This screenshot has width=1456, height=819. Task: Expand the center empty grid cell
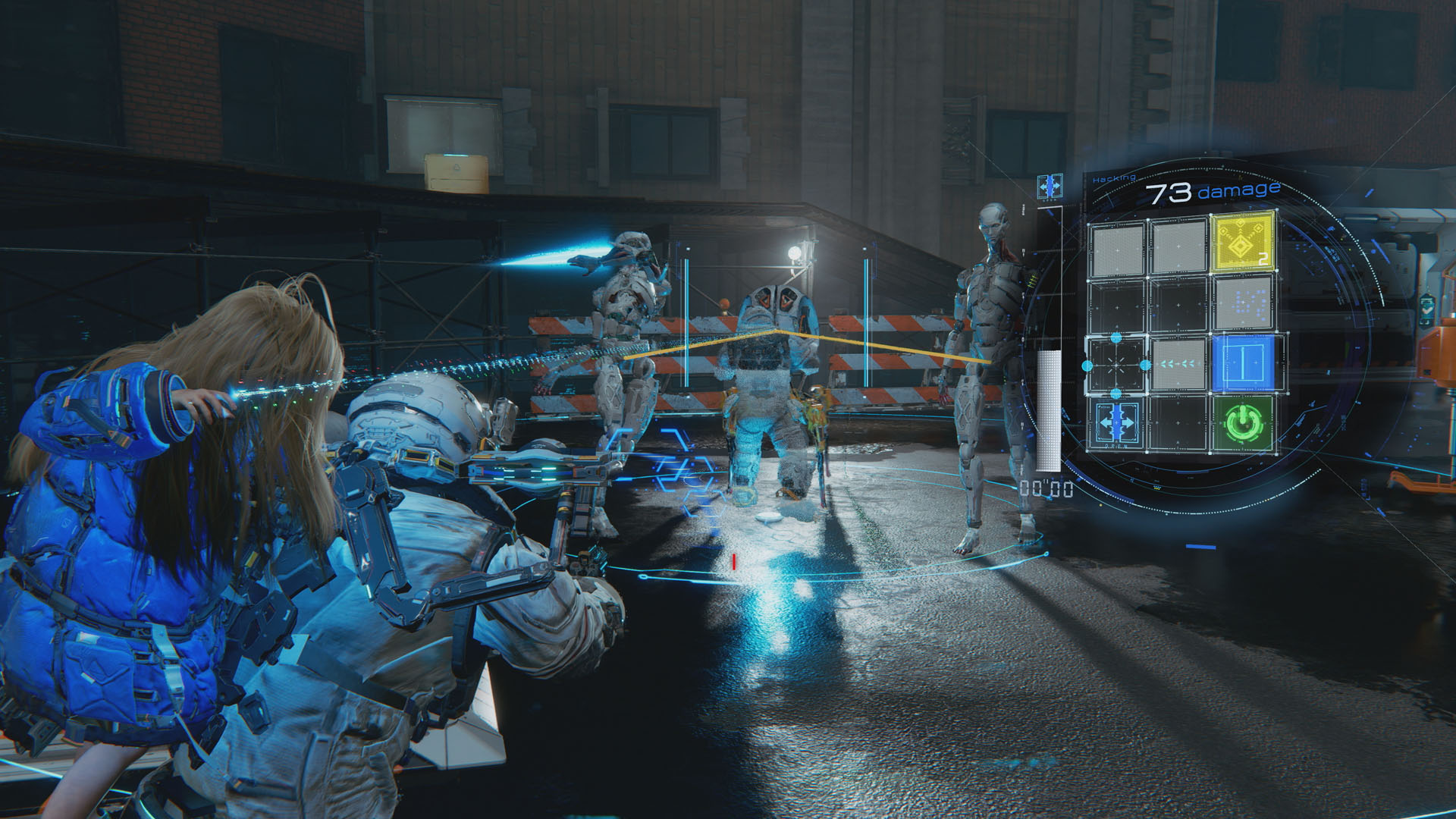1178,306
